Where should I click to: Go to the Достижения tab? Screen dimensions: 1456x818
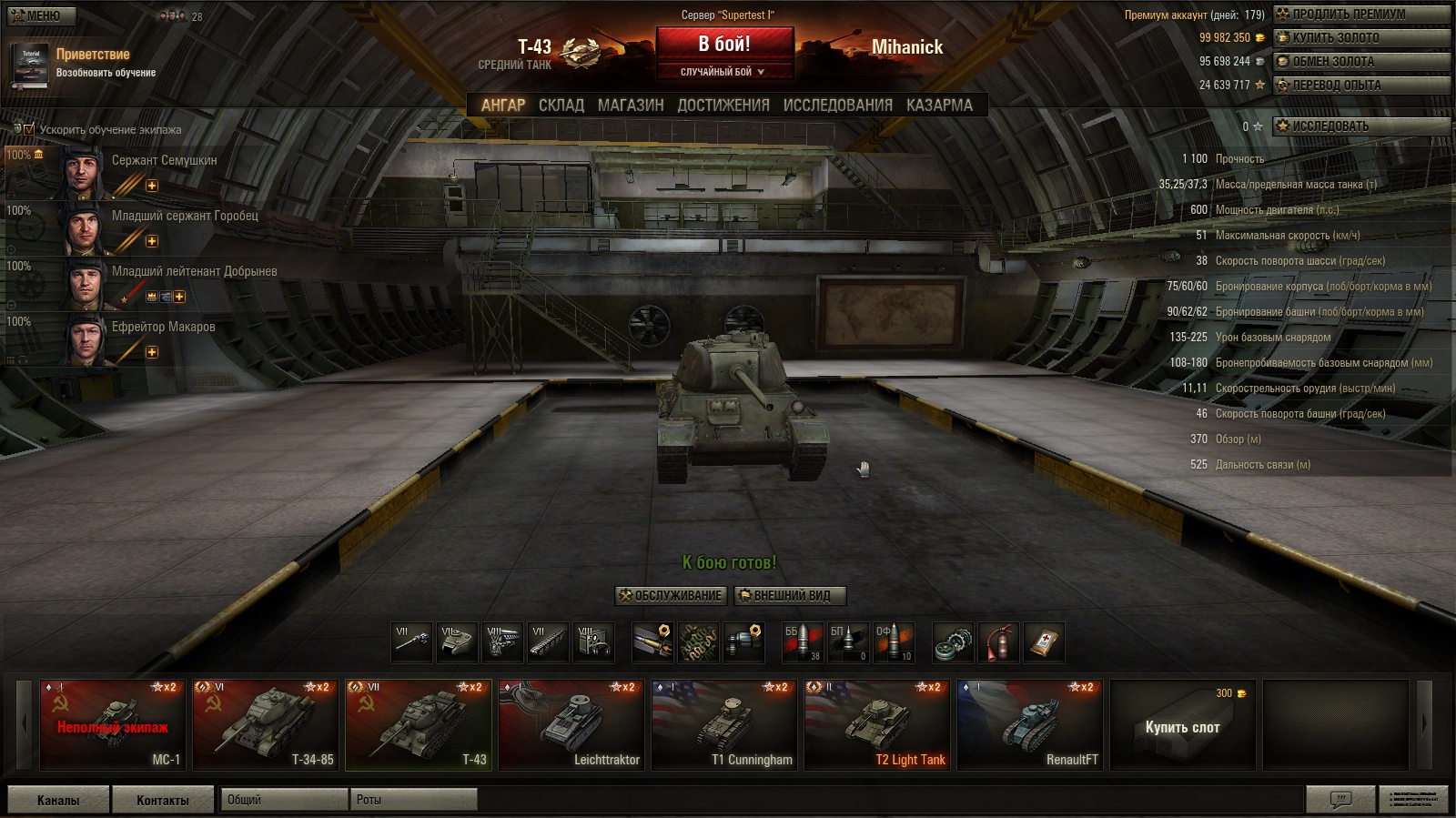[x=723, y=106]
